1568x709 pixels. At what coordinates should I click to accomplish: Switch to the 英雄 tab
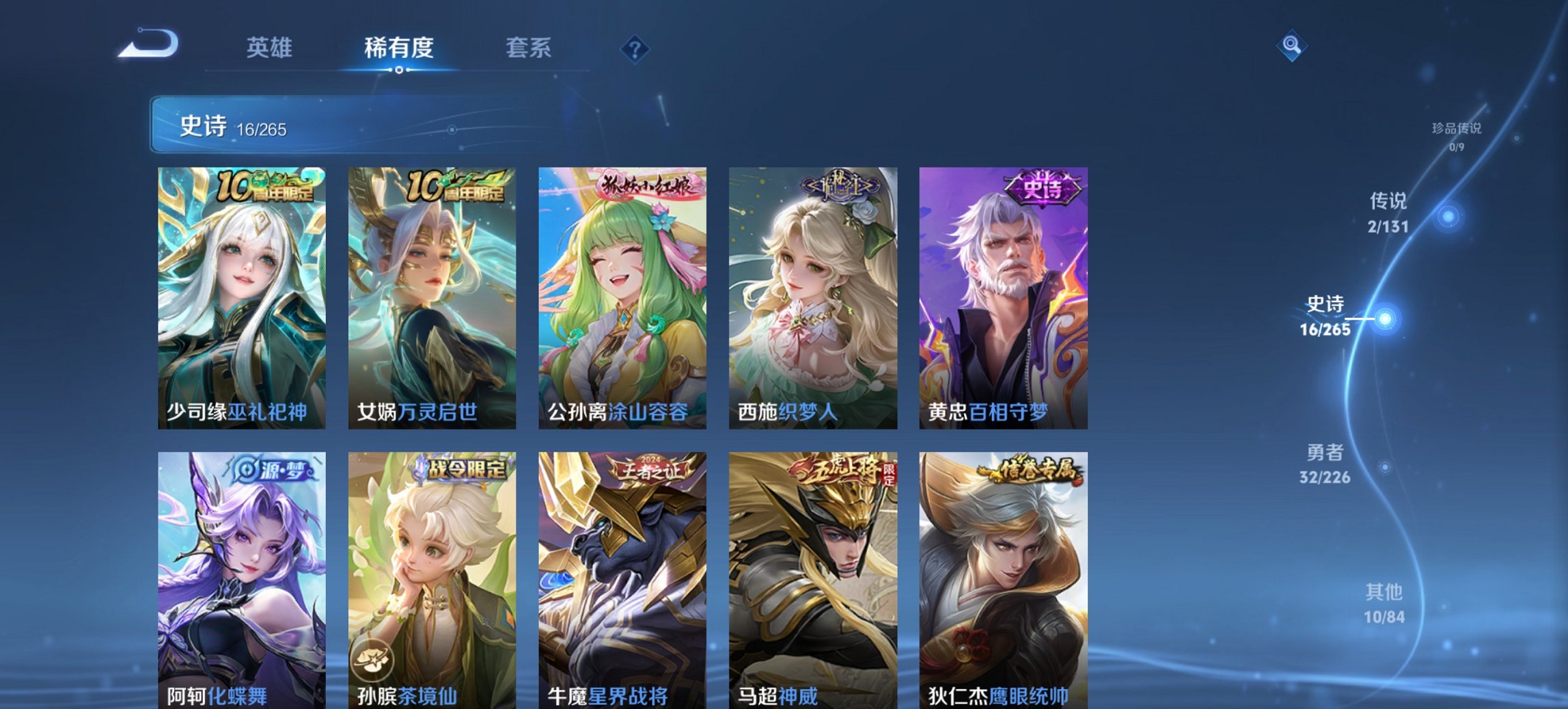pyautogui.click(x=271, y=48)
